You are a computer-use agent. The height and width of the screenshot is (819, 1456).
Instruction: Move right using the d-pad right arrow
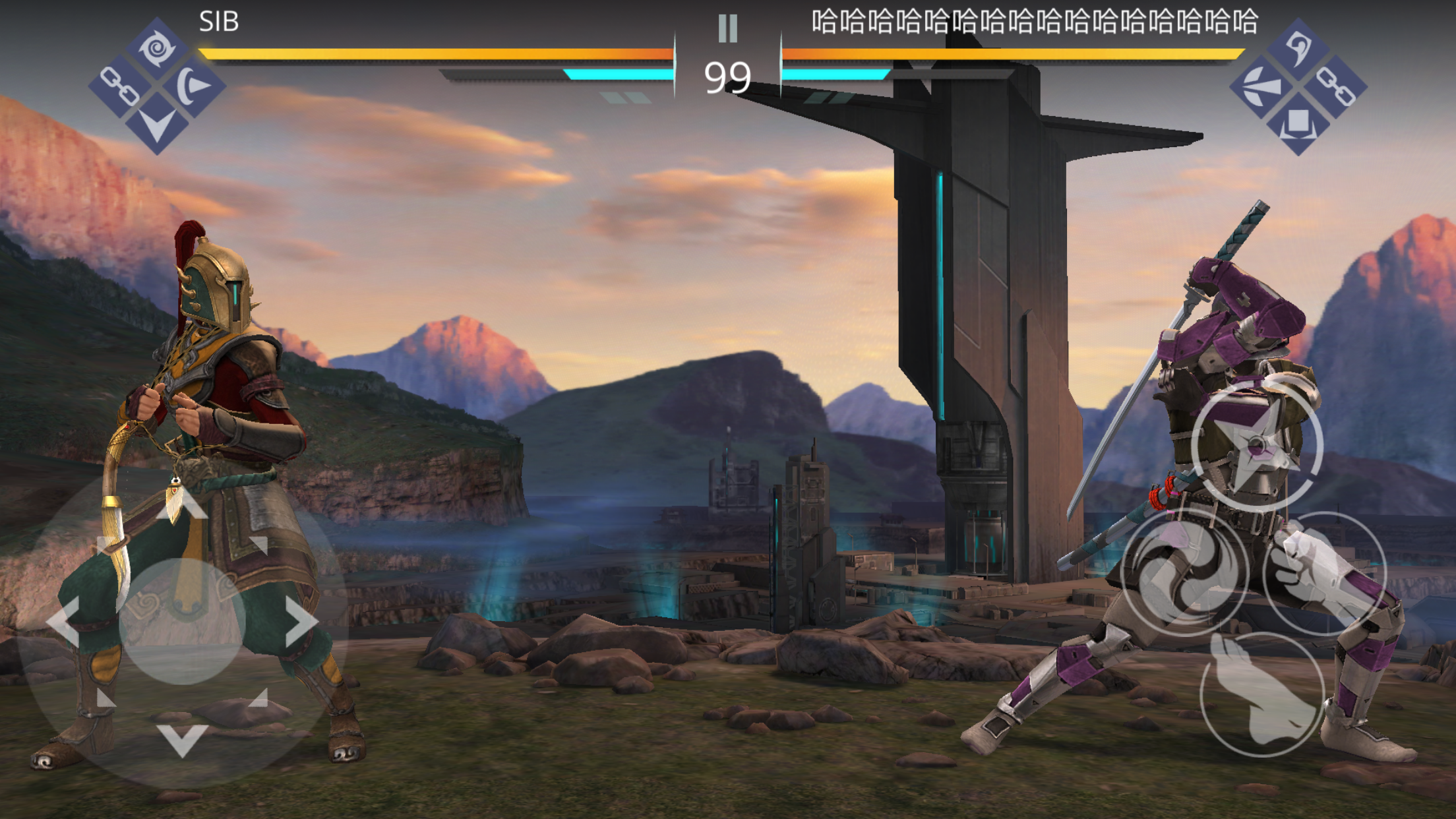pos(302,621)
